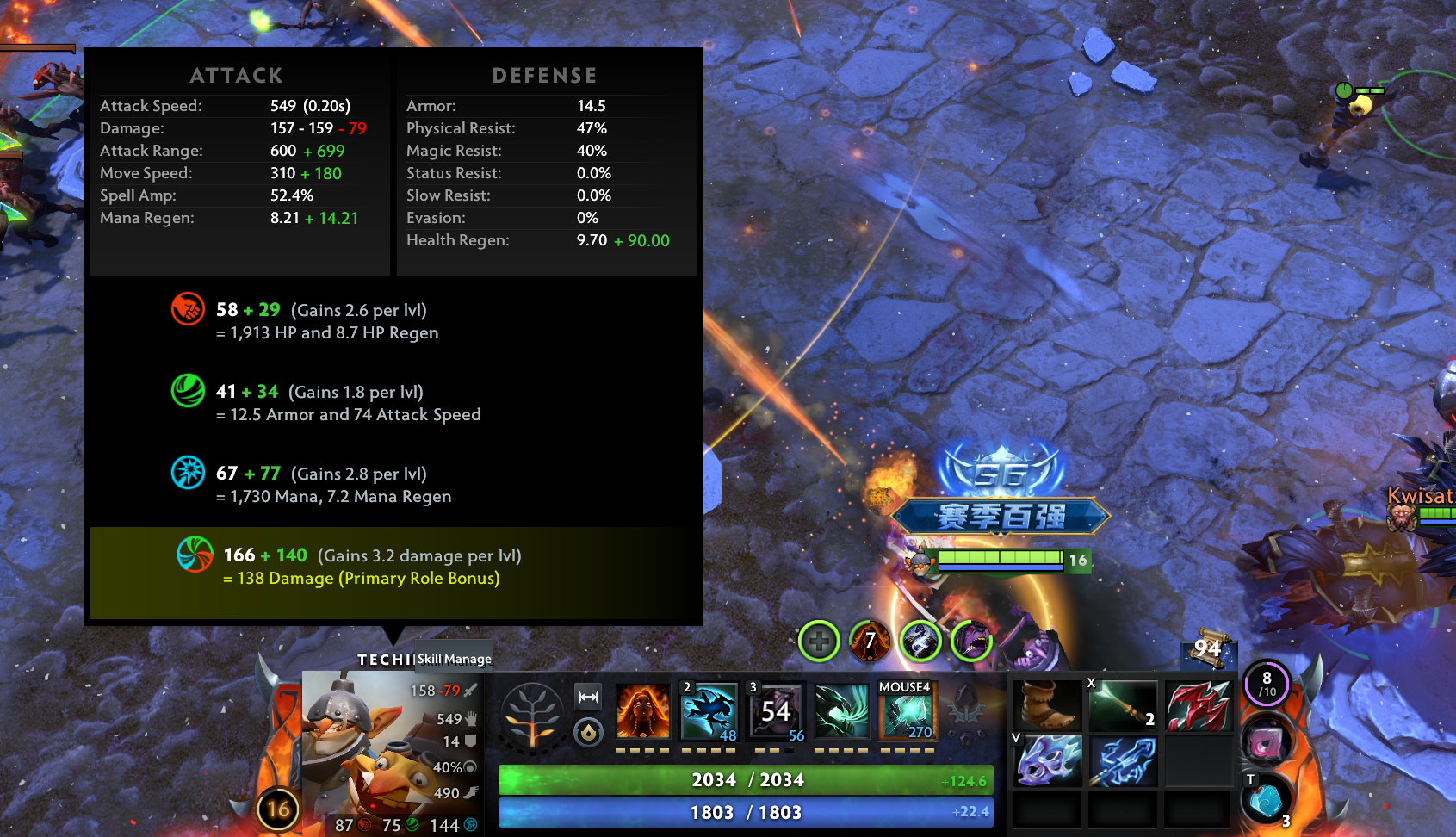Screen dimensions: 1456x837
Task: Use the green spectral dragon ability
Action: click(x=841, y=711)
